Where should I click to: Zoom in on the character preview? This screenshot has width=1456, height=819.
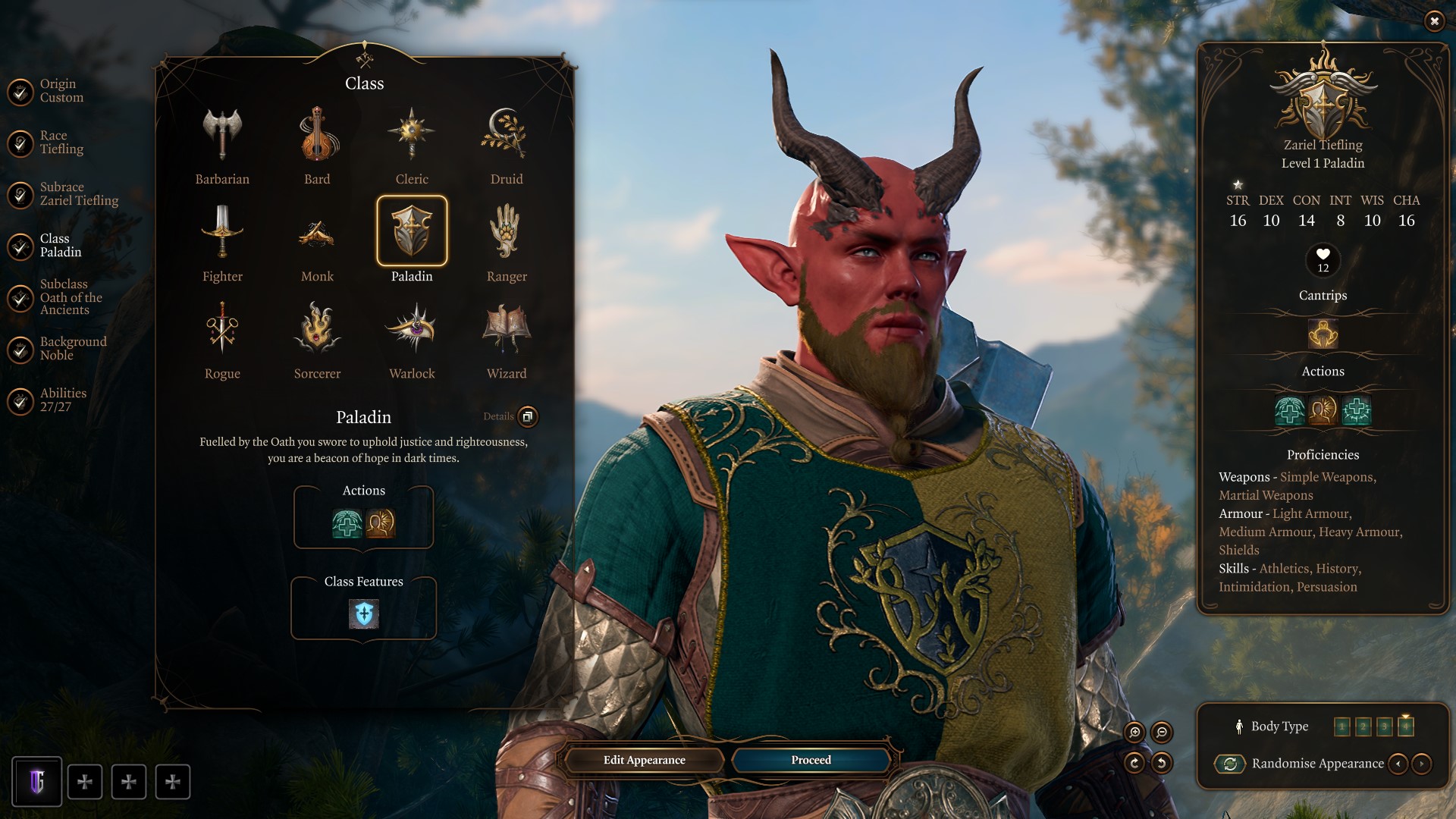1134,732
